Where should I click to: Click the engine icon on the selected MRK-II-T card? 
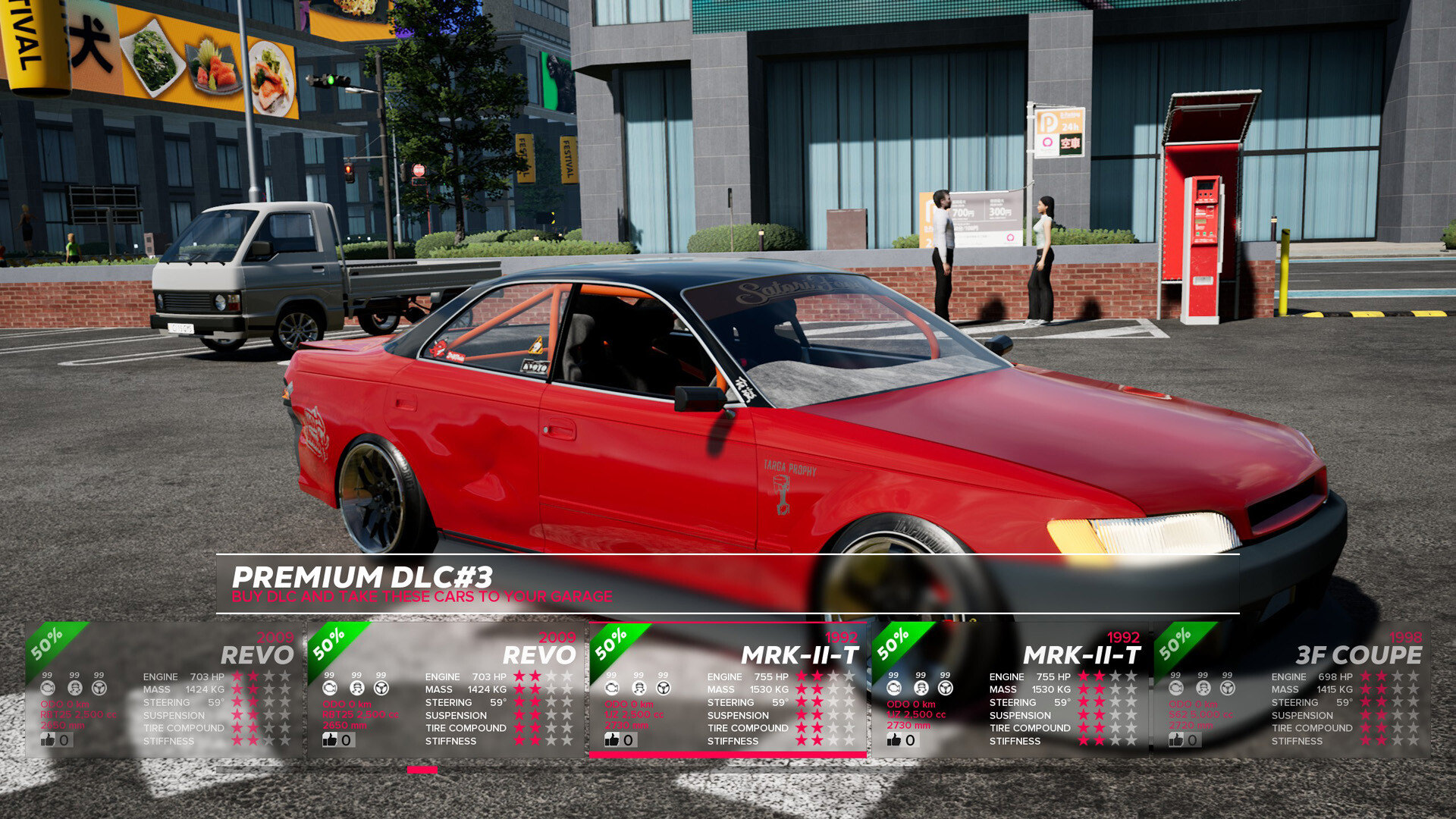tap(610, 688)
